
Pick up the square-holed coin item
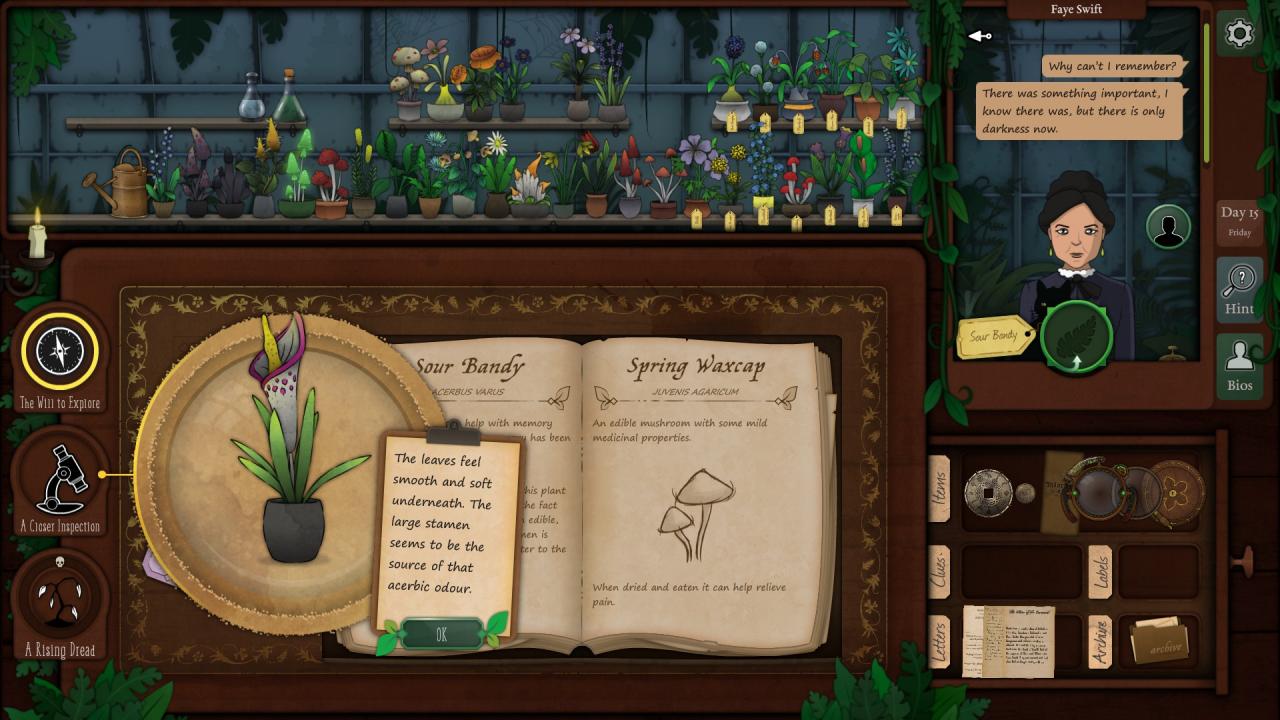[988, 491]
